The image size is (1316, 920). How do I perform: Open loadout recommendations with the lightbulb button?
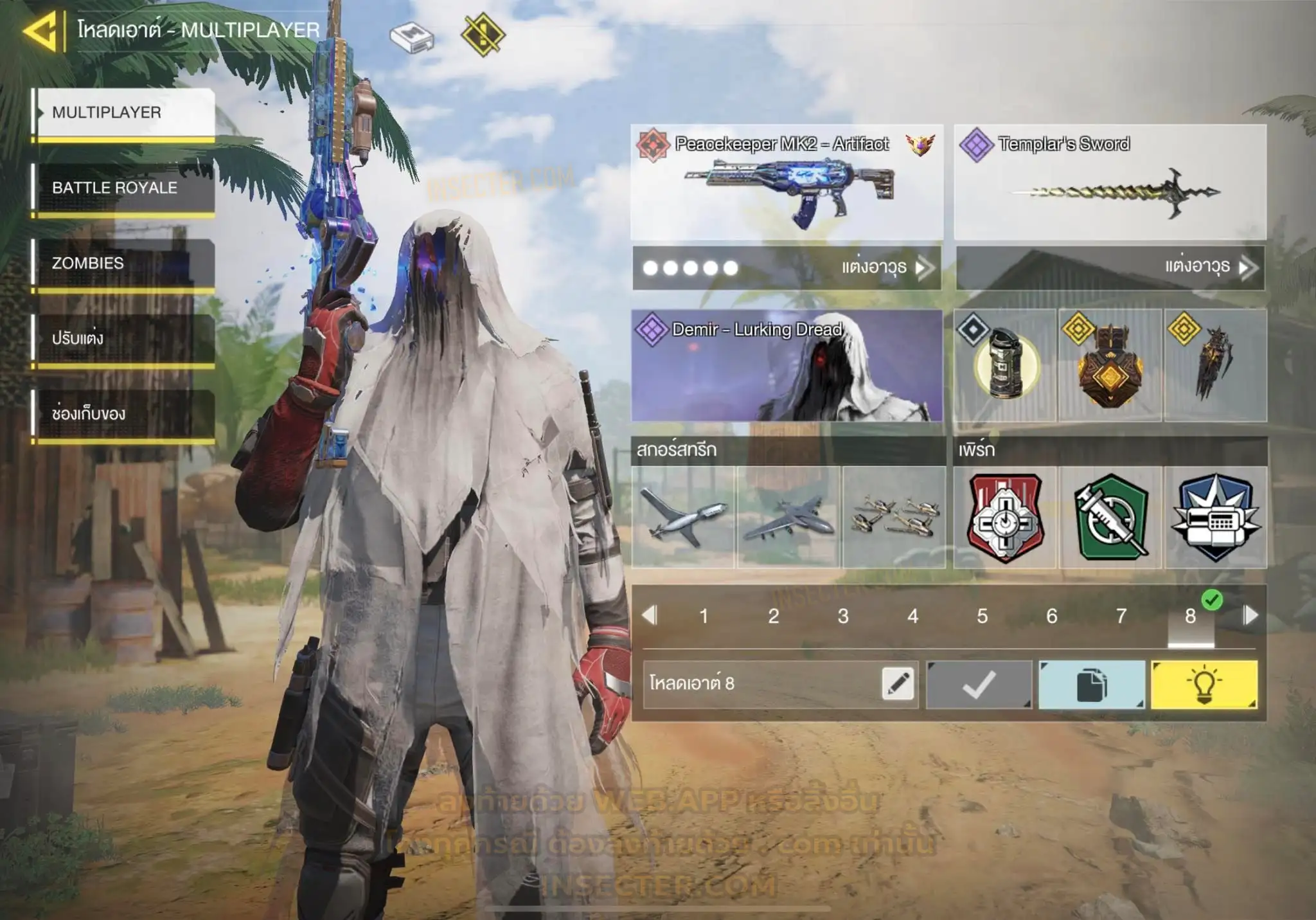[x=1204, y=685]
